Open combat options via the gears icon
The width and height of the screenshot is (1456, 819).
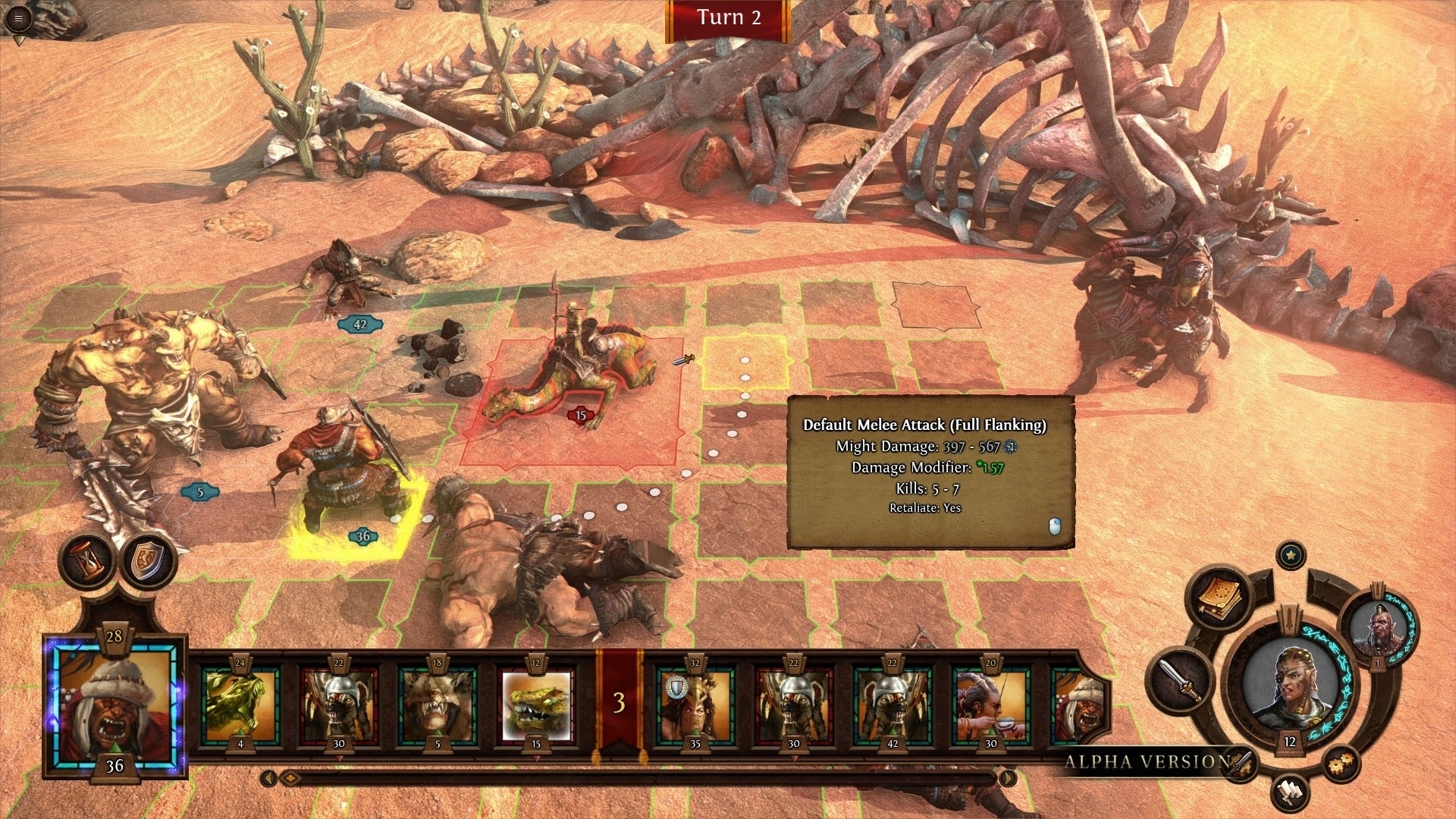tap(1342, 763)
